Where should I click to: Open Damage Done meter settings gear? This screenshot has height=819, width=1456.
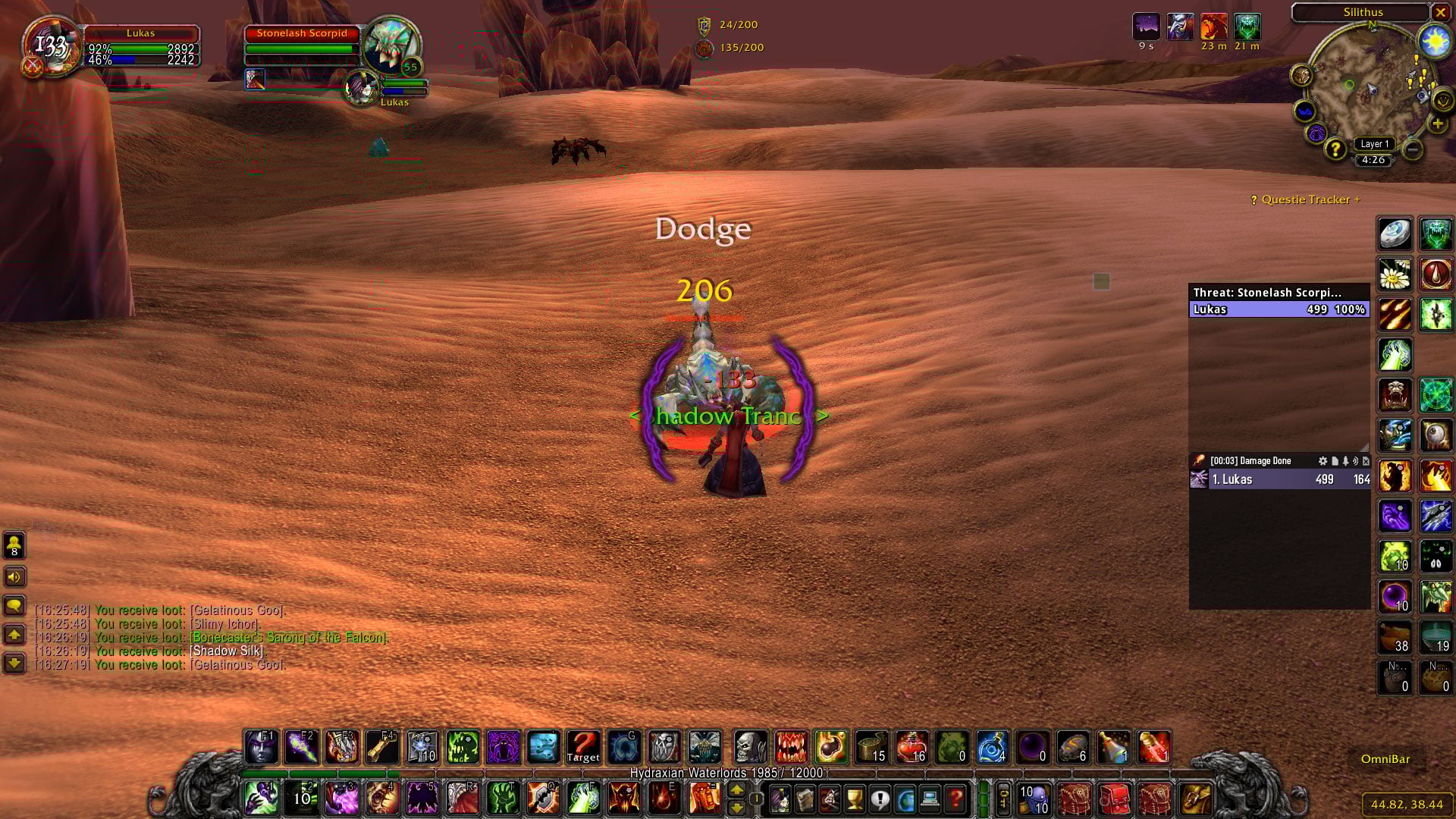click(1323, 461)
